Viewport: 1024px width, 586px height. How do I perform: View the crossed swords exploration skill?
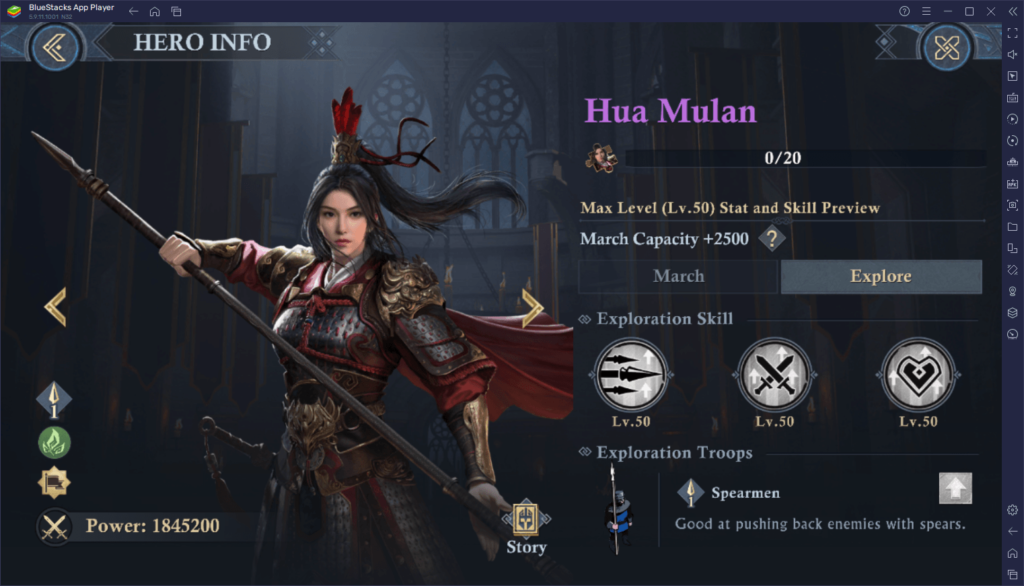click(774, 376)
